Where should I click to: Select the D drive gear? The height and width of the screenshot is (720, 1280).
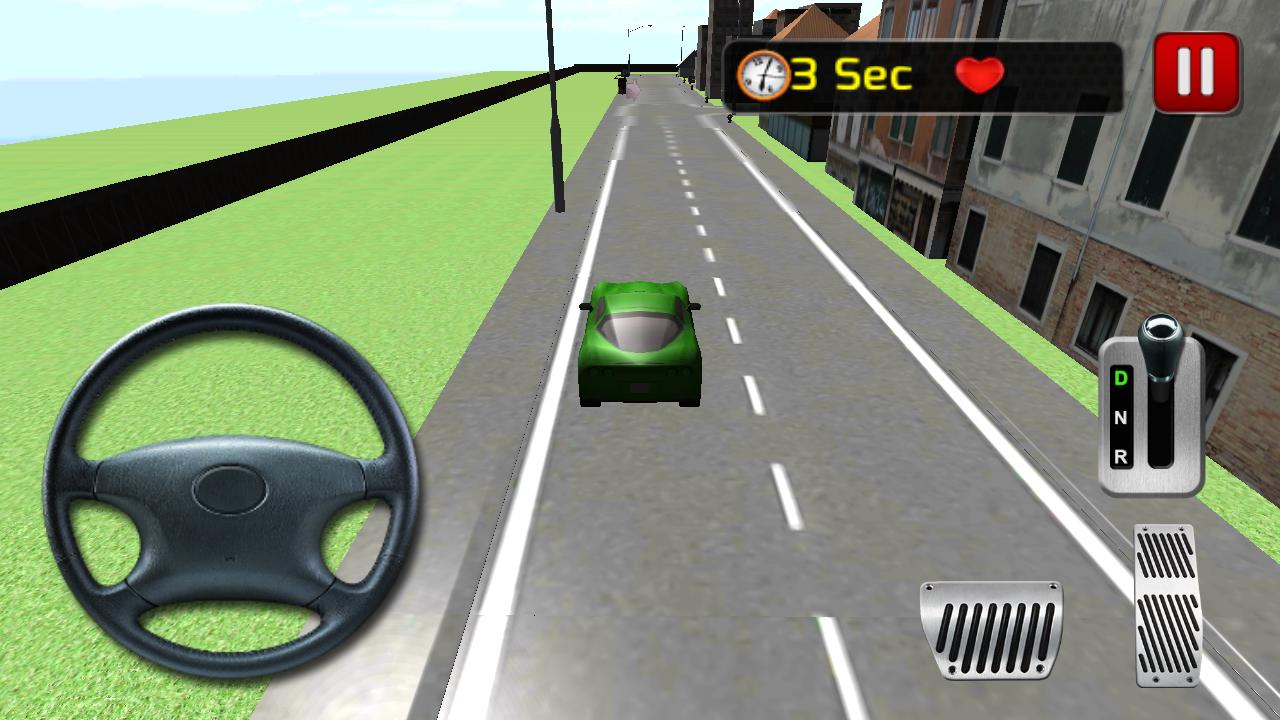point(1119,377)
